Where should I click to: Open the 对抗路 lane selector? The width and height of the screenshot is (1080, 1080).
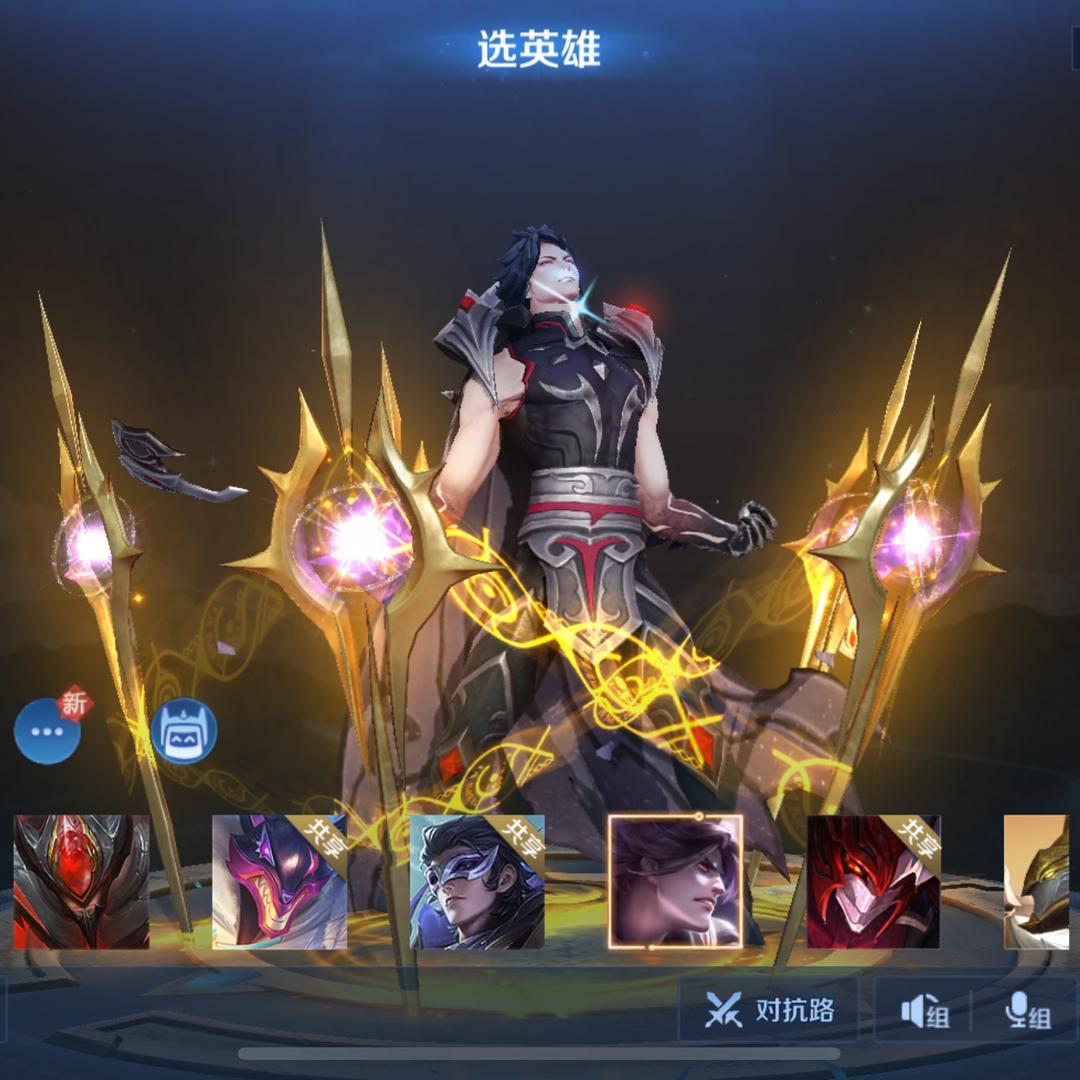[x=769, y=1011]
